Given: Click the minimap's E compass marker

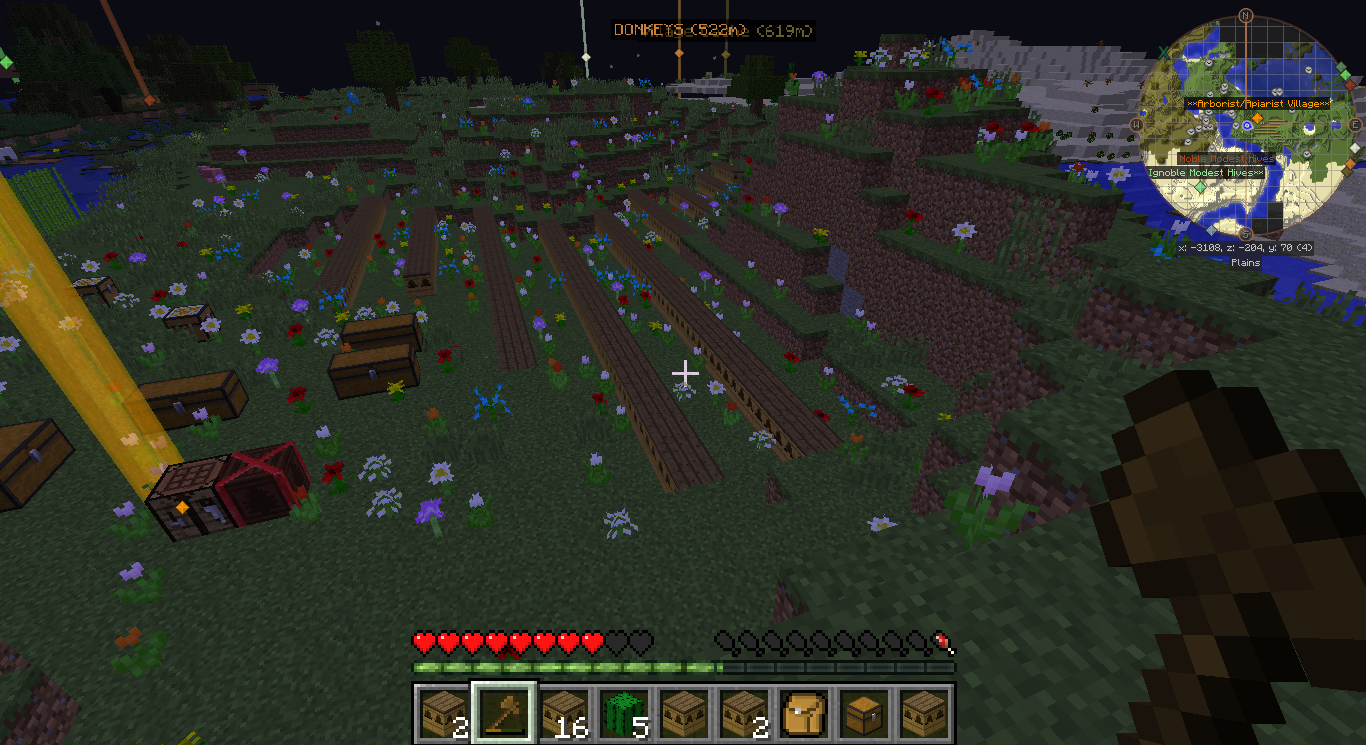Looking at the screenshot, I should click(x=1355, y=125).
